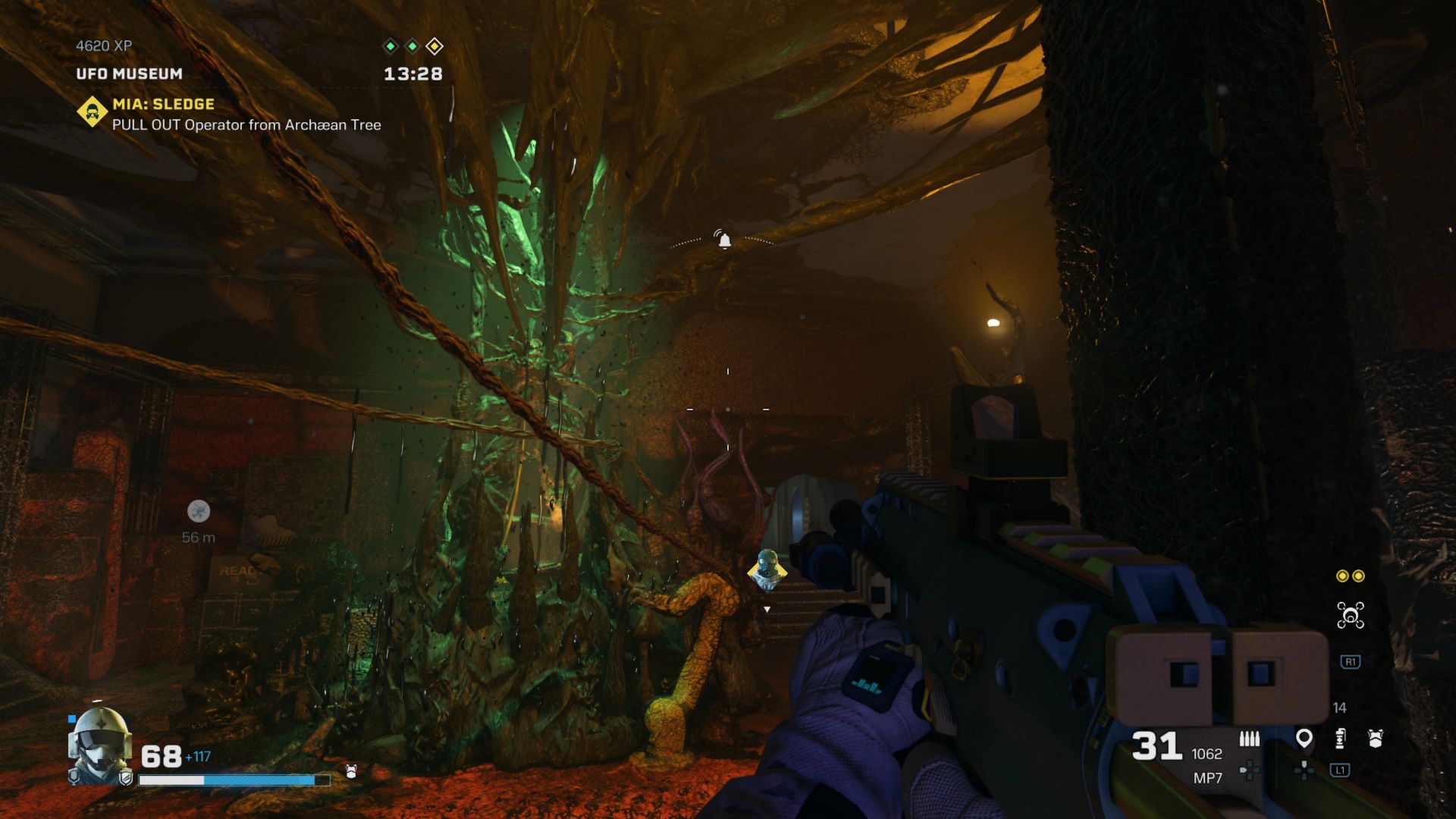The width and height of the screenshot is (1456, 819).
Task: Expand the white arrow under the operator marker
Action: tap(766, 608)
